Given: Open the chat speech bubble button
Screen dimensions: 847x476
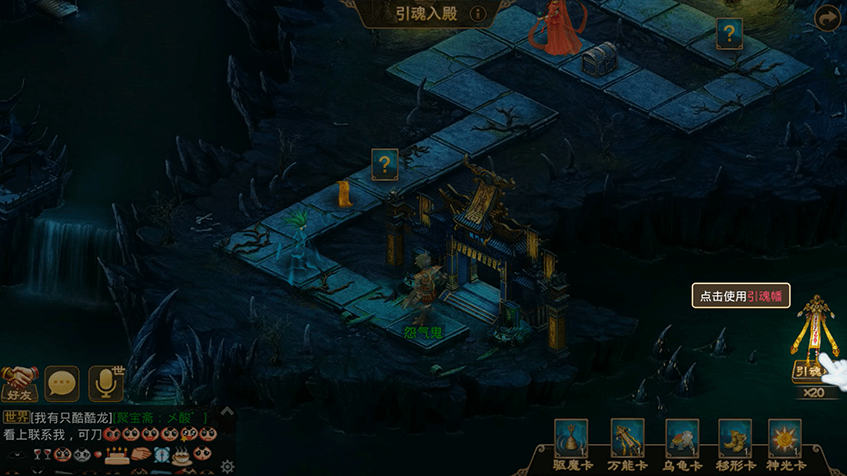Looking at the screenshot, I should pos(62,383).
